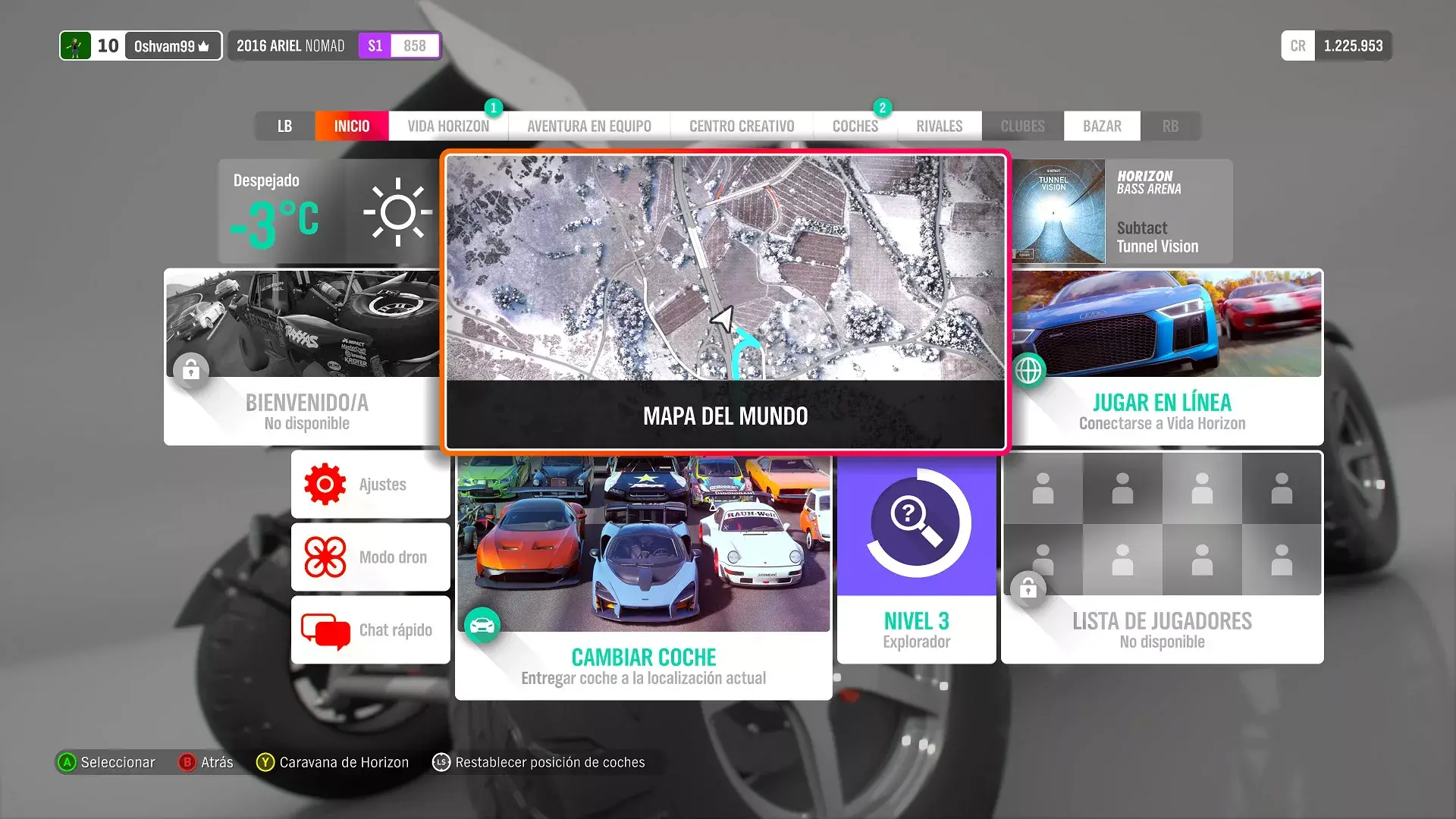
Task: Open Chat rápido
Action: 371,629
